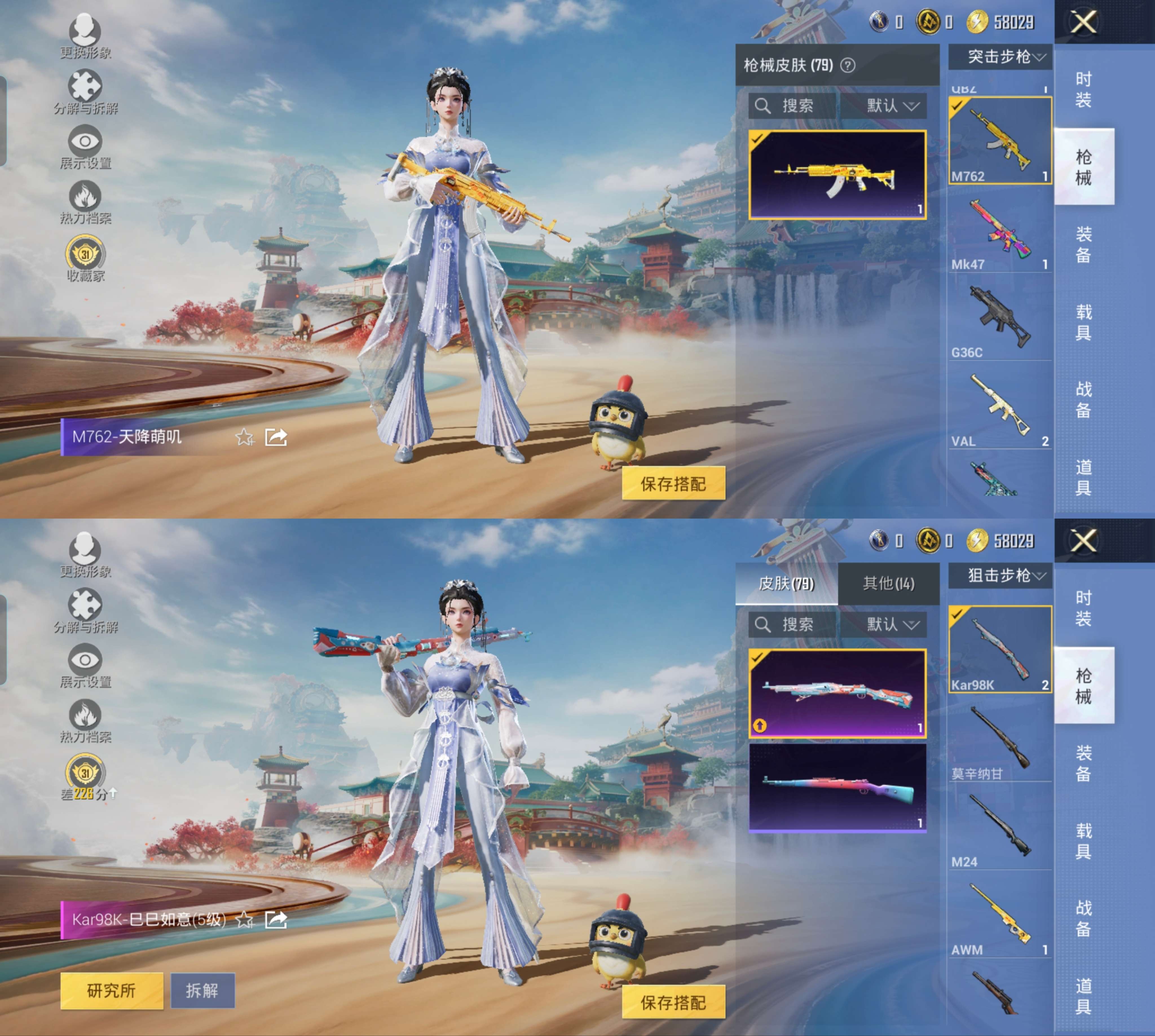Switch to the 皮肤(79) tab
Viewport: 1155px width, 1036px height.
click(x=786, y=584)
